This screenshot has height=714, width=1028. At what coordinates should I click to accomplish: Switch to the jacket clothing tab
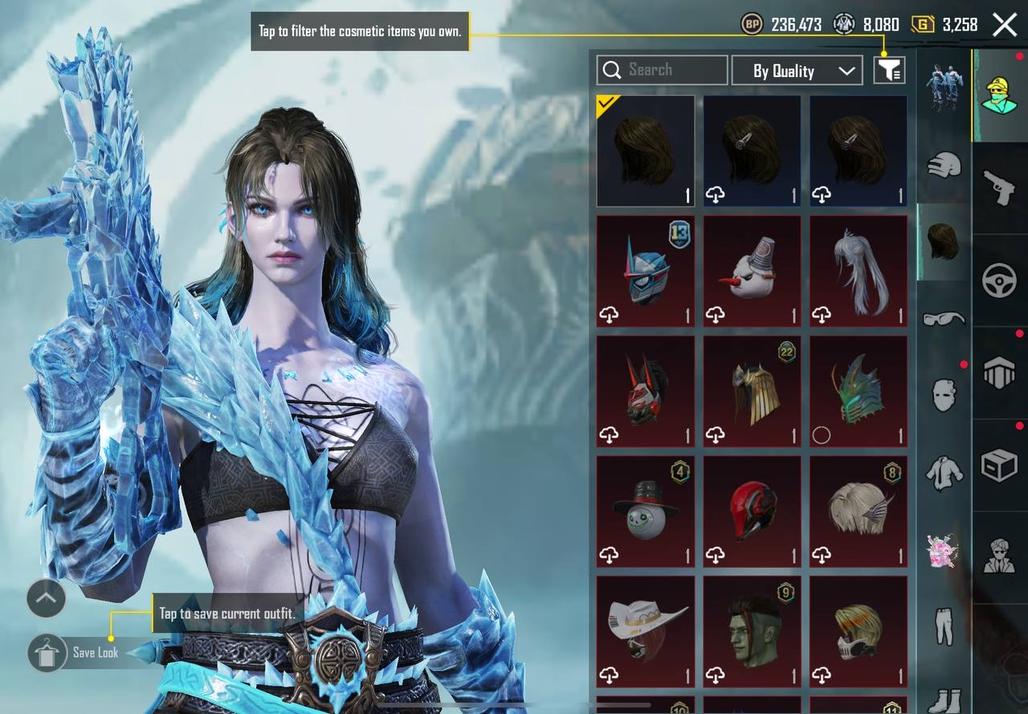[x=943, y=472]
